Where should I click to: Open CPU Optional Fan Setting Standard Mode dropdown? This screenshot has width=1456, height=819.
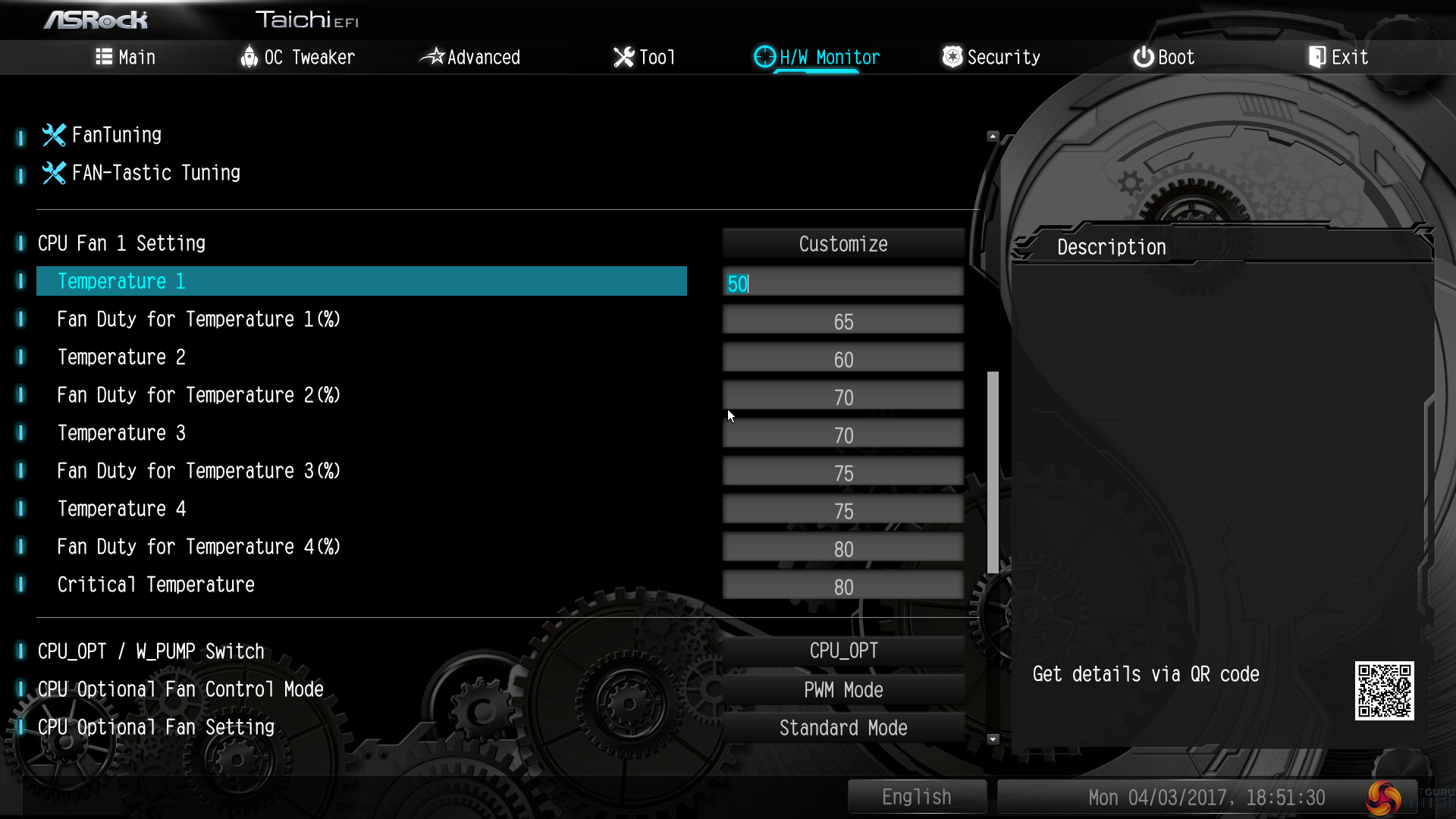click(843, 728)
